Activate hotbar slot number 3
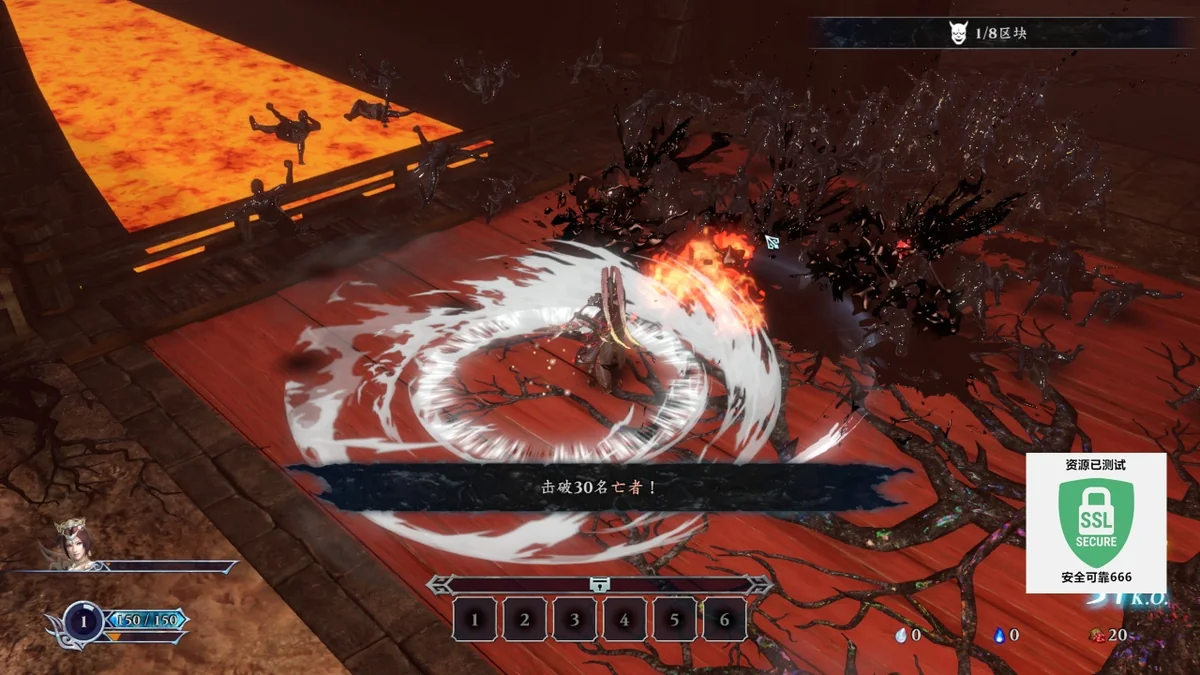This screenshot has width=1200, height=675. pyautogui.click(x=575, y=620)
